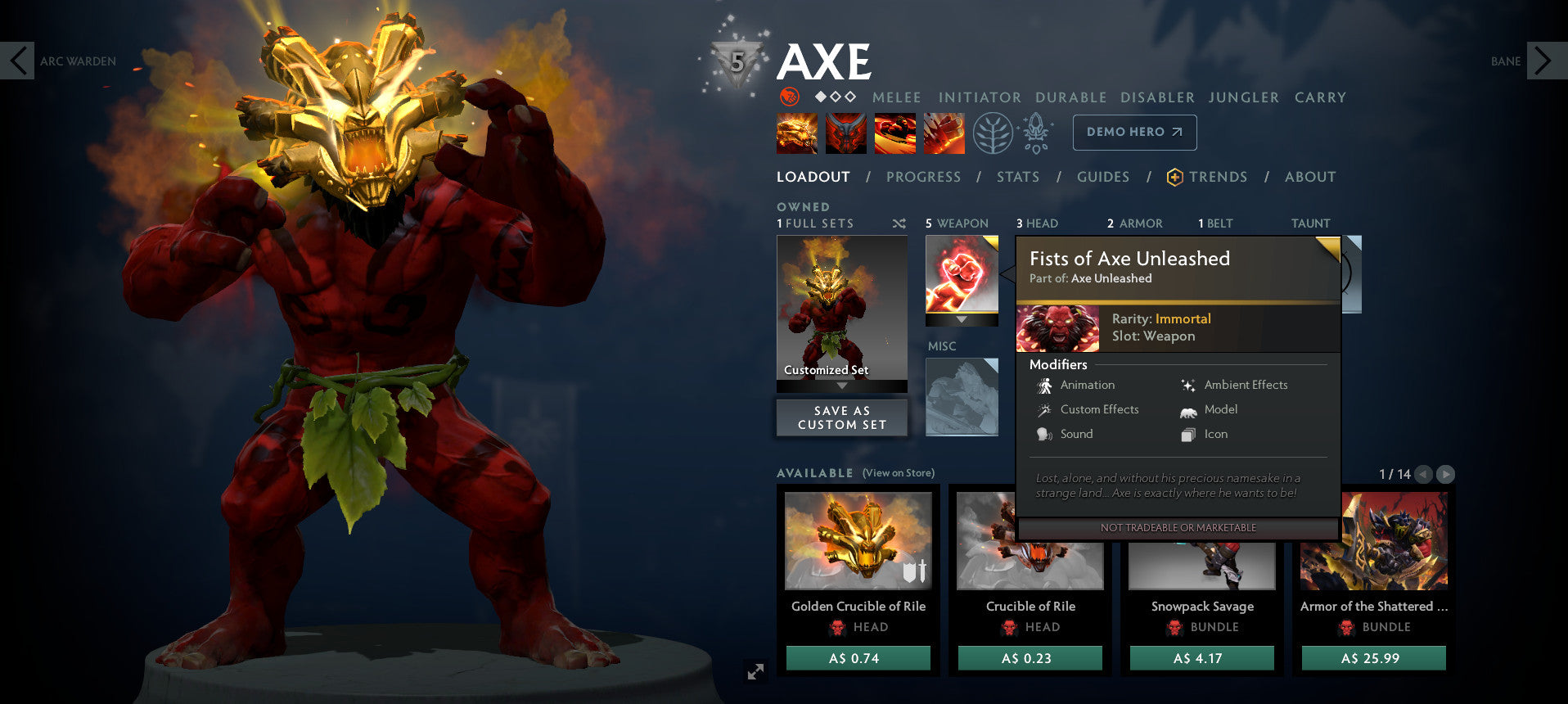This screenshot has height=704, width=1568.
Task: Select the Berserker's Call ability icon
Action: click(x=796, y=132)
